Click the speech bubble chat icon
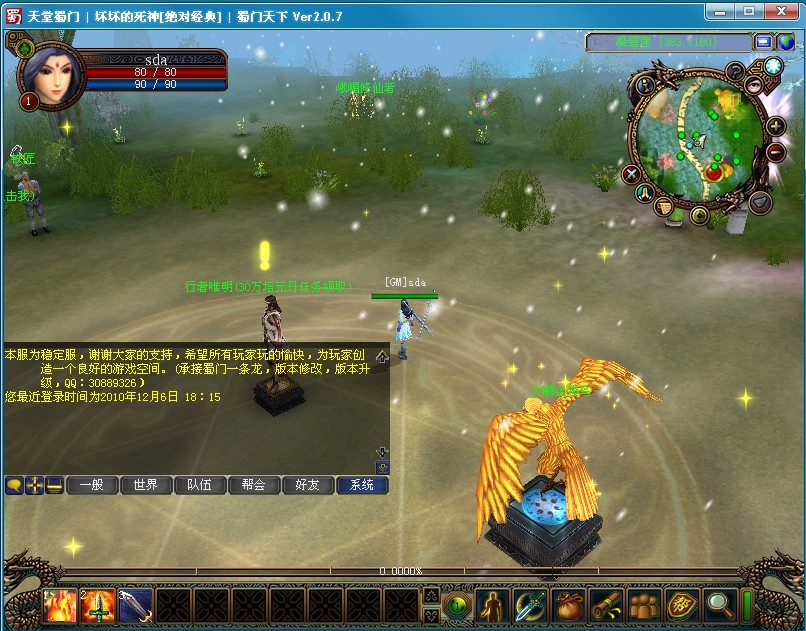Screen dimensions: 806x631 [x=14, y=485]
